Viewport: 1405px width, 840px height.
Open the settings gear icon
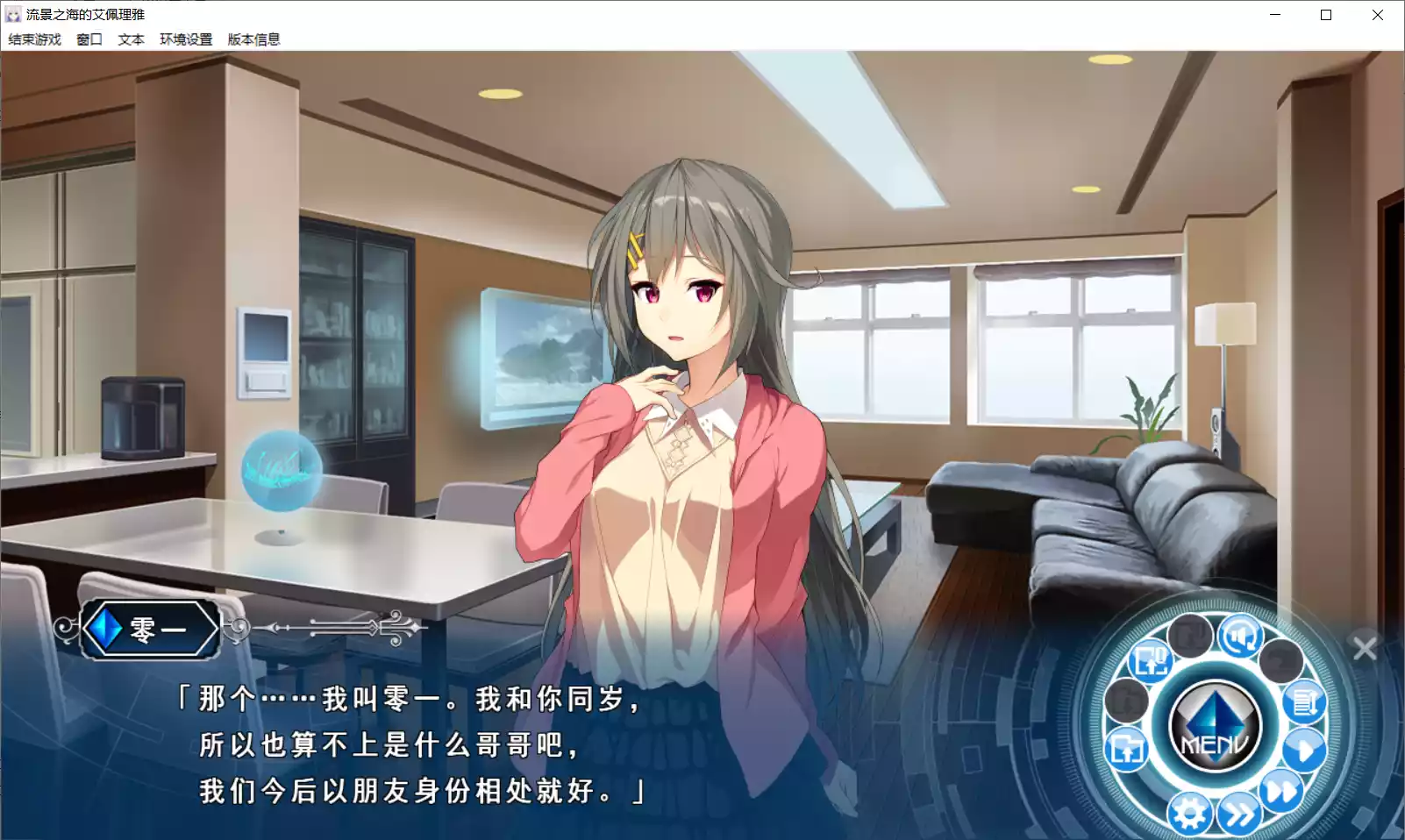1192,814
